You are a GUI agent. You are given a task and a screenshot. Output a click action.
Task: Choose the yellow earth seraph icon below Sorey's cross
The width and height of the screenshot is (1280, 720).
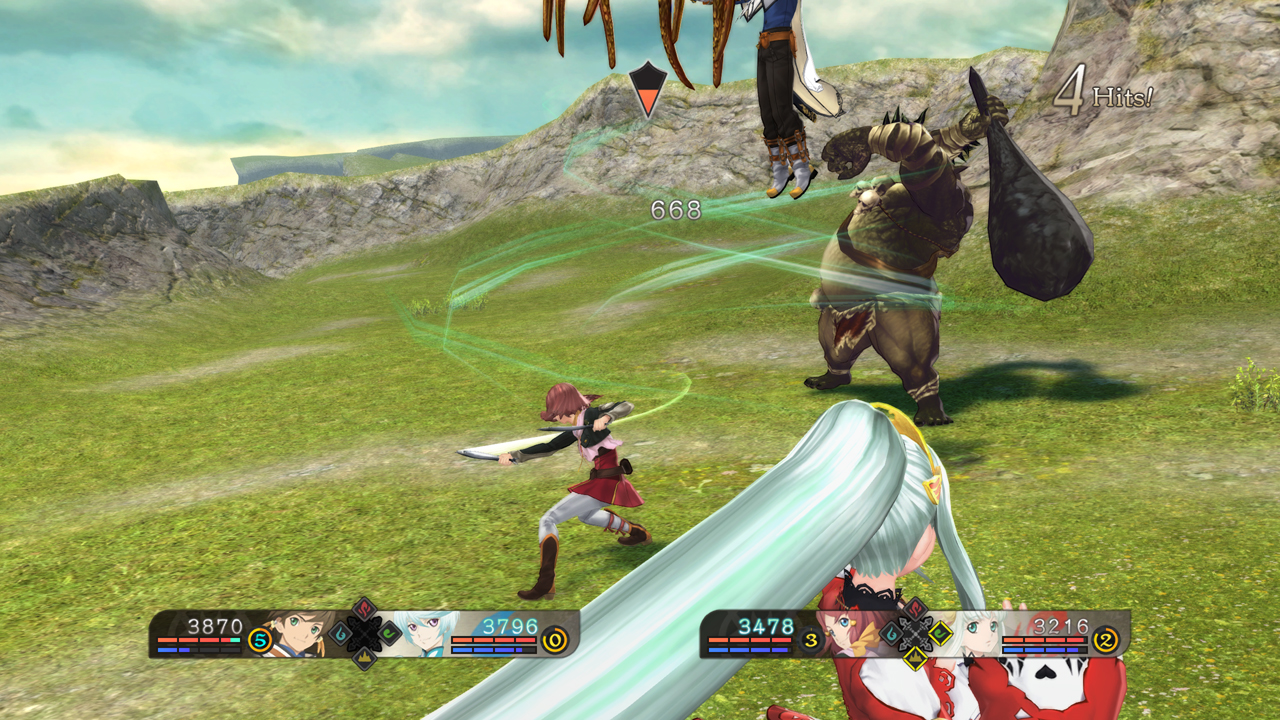click(364, 657)
